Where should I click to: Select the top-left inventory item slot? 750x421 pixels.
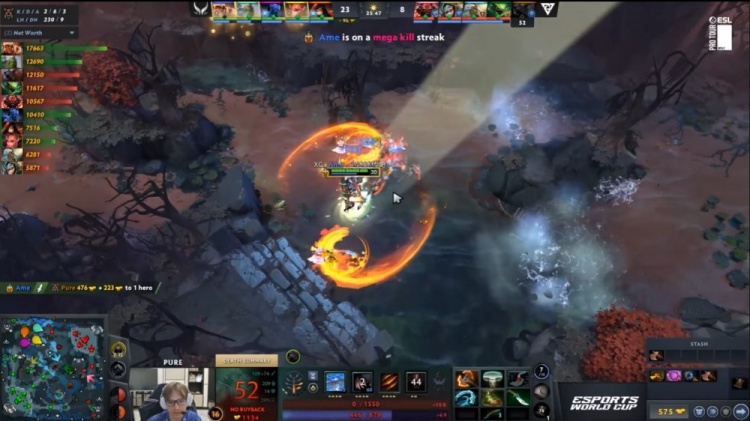466,379
